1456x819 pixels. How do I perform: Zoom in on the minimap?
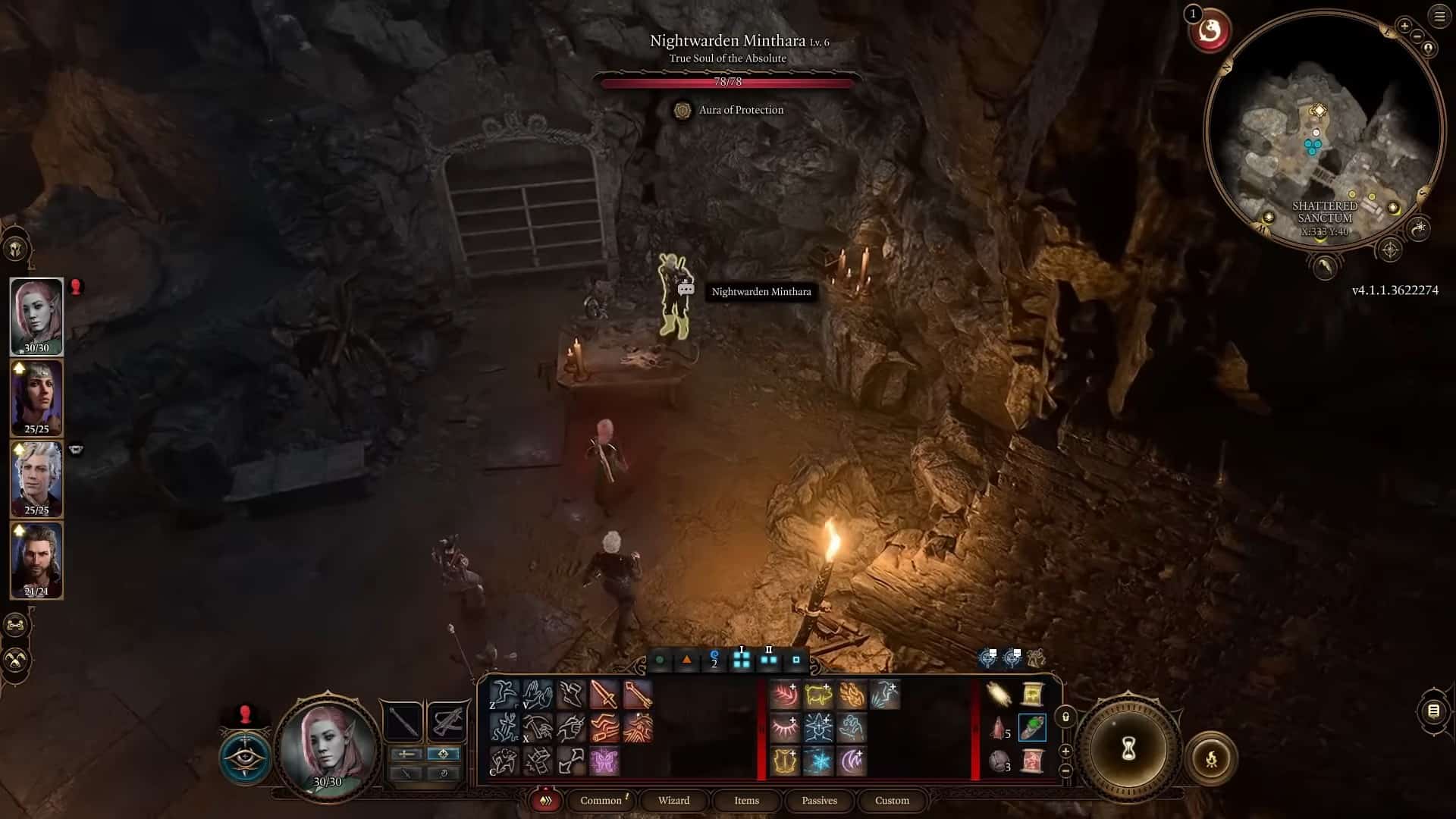pyautogui.click(x=1404, y=27)
